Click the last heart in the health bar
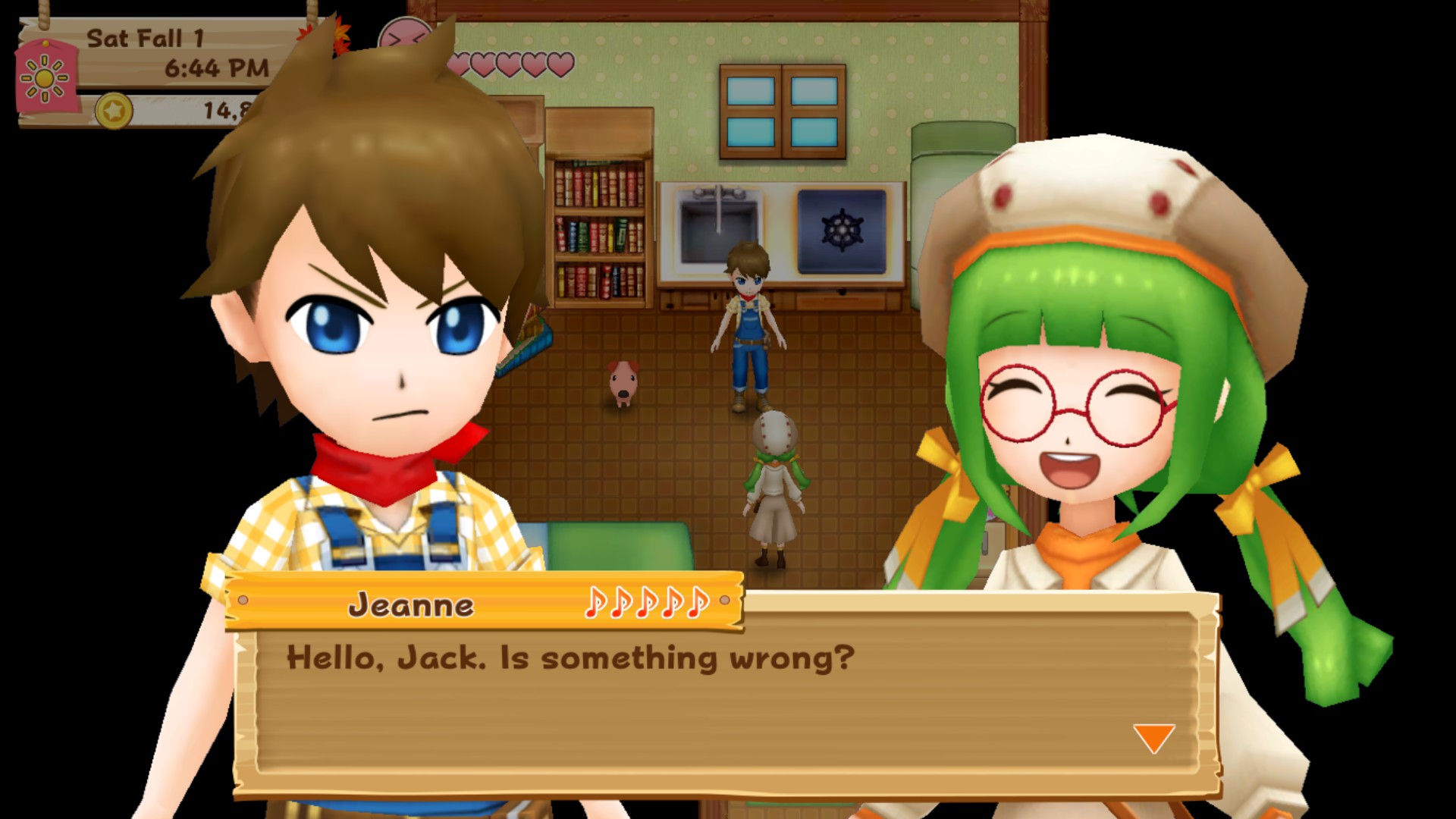The image size is (1456, 819). click(560, 64)
